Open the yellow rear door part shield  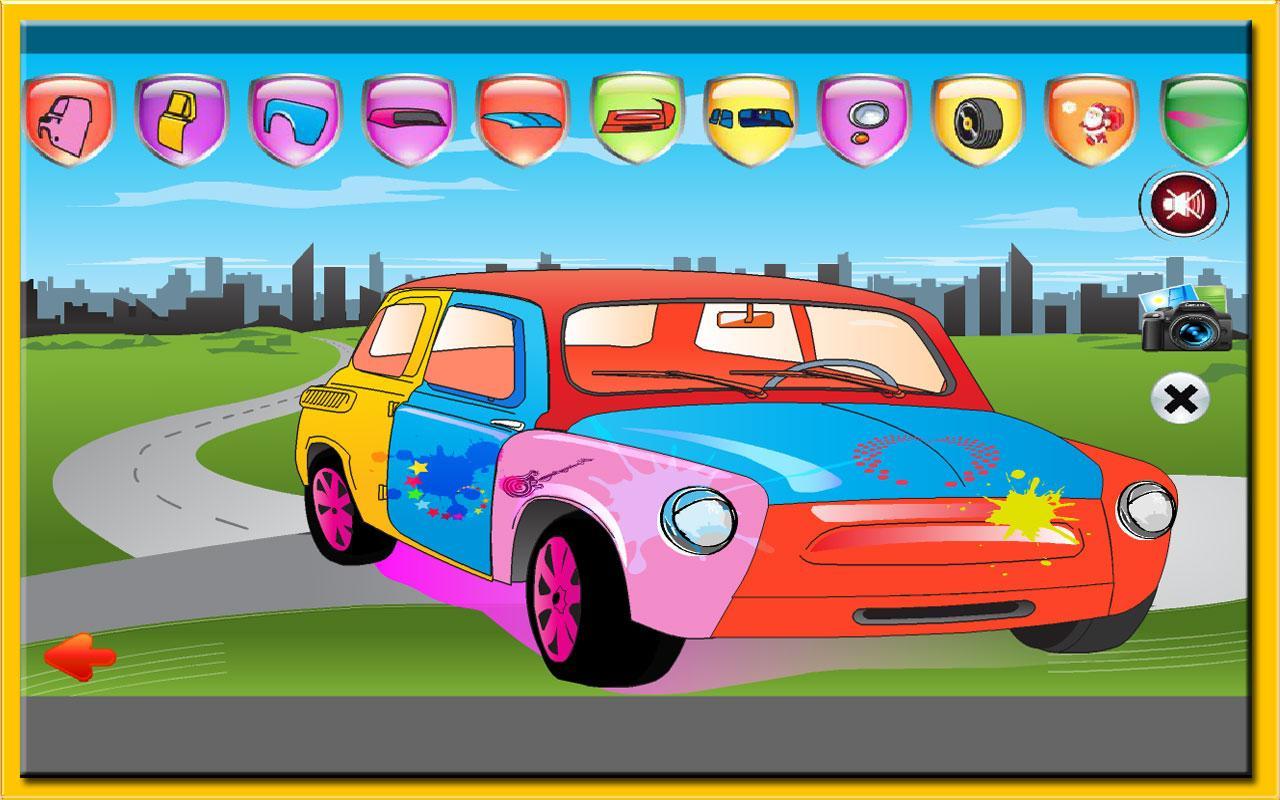[178, 120]
